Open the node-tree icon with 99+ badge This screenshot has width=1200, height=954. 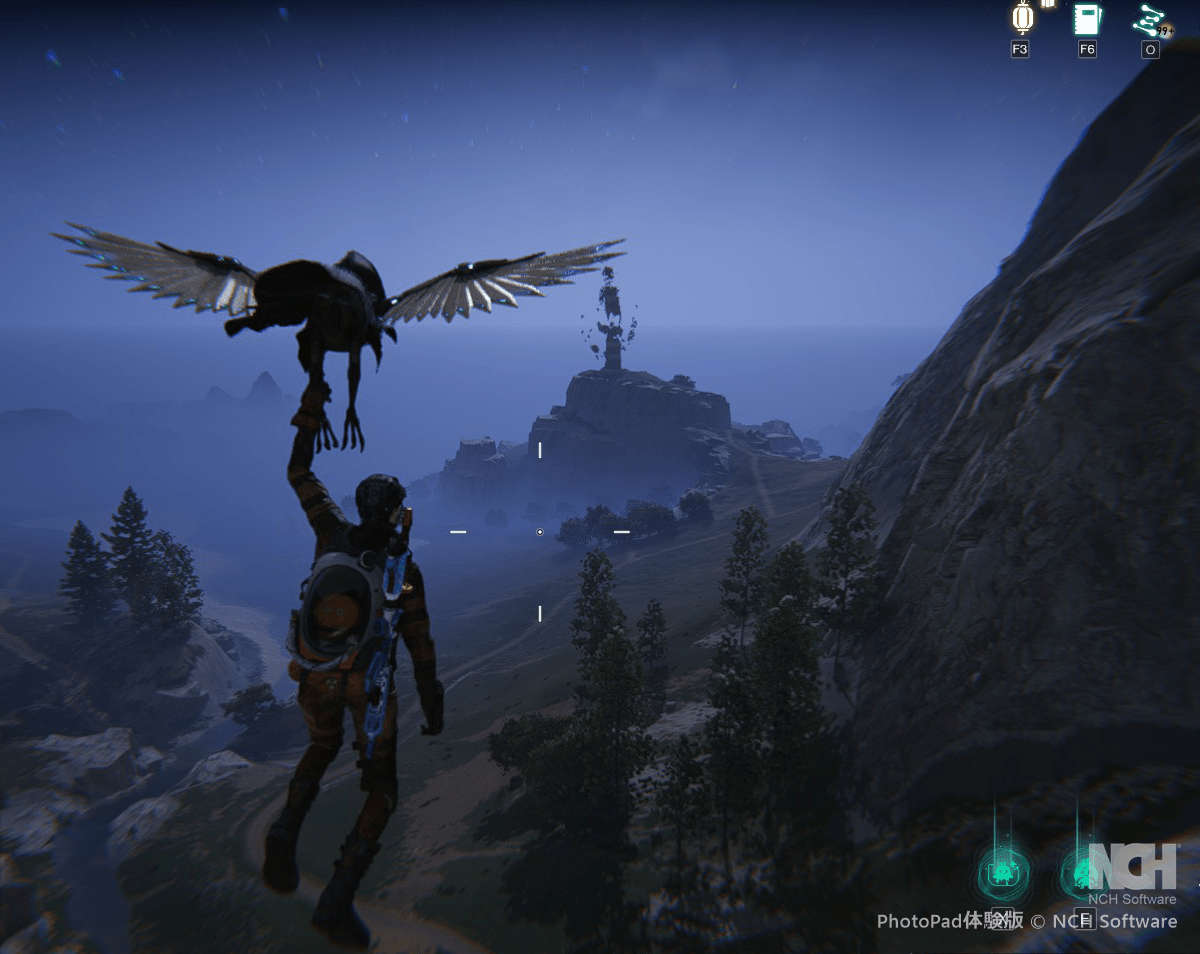(1149, 20)
